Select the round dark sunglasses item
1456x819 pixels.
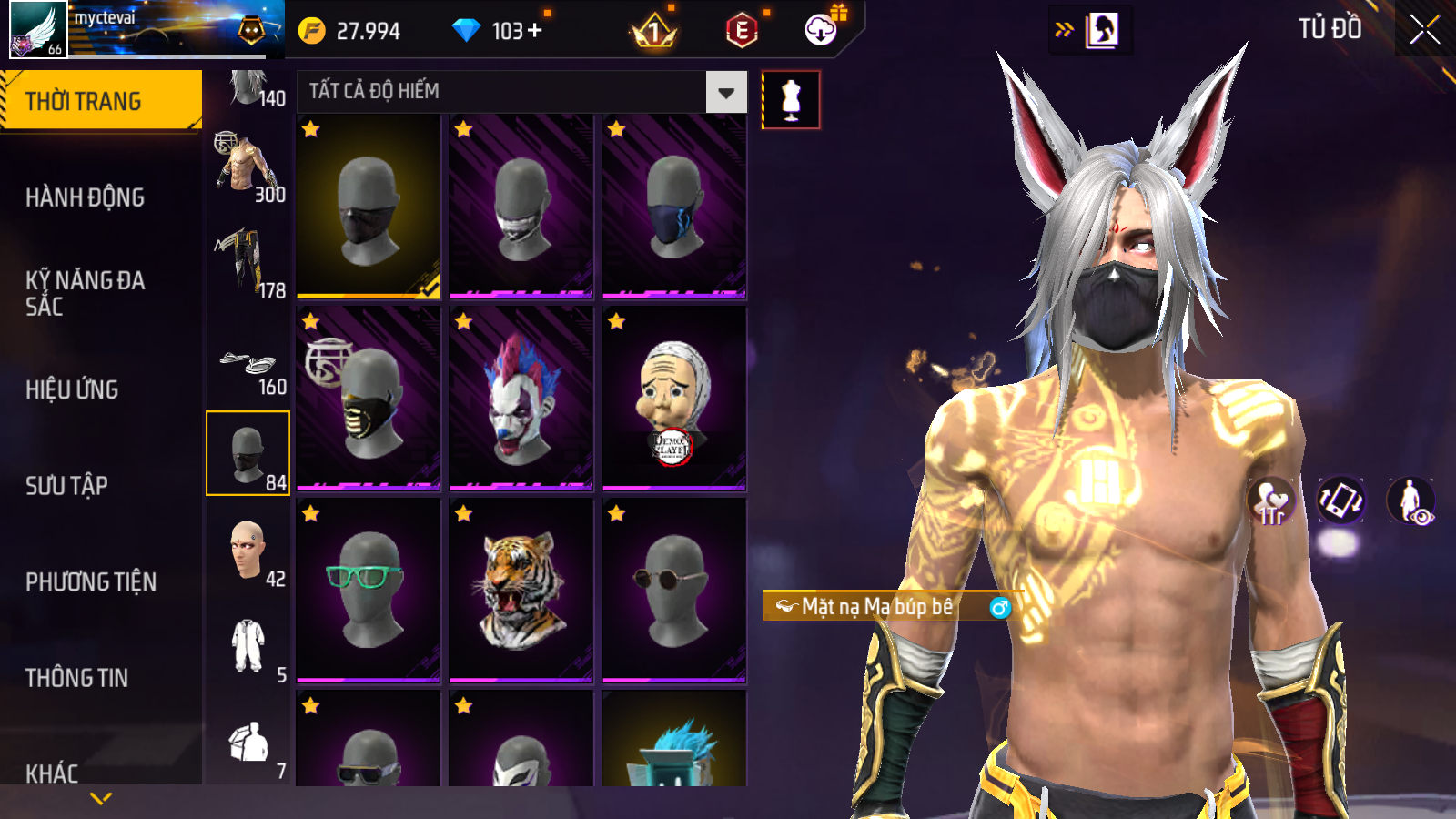pyautogui.click(x=673, y=590)
